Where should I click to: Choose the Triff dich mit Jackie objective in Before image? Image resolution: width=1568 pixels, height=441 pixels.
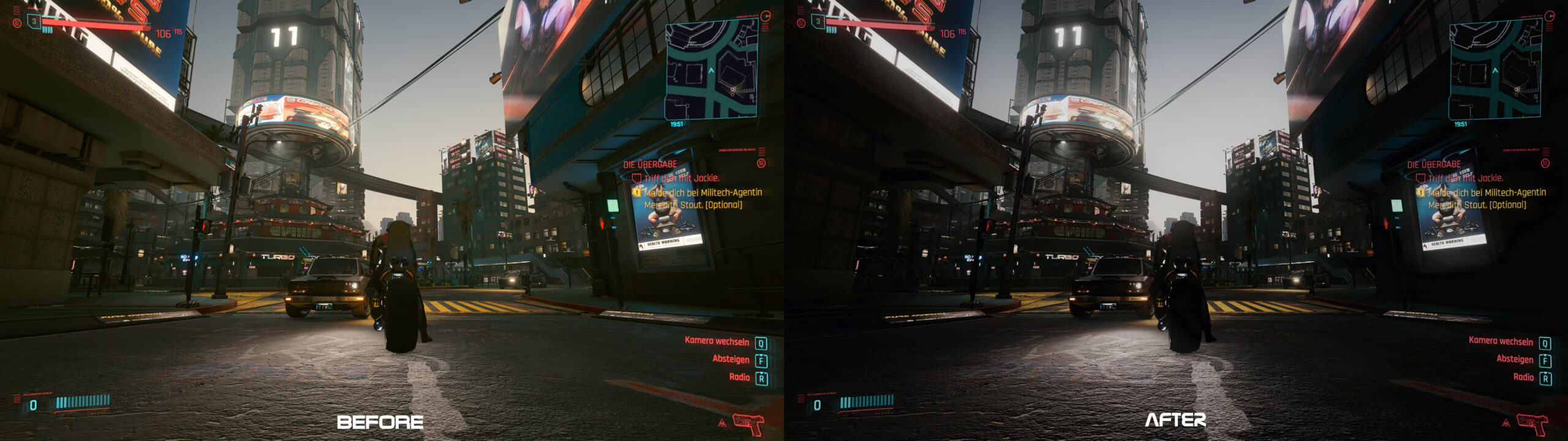(x=681, y=178)
